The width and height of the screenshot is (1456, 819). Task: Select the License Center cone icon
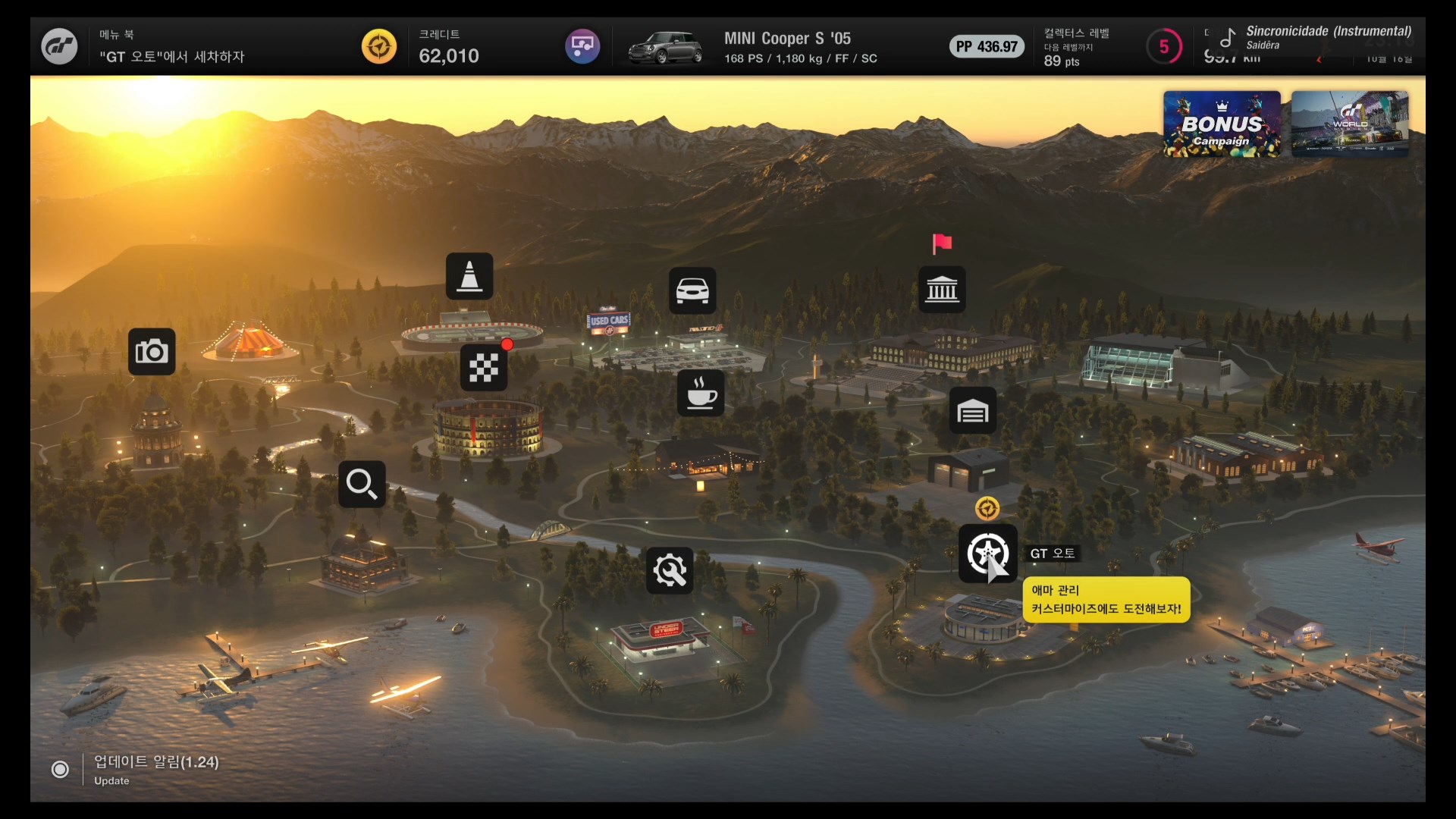click(x=469, y=276)
